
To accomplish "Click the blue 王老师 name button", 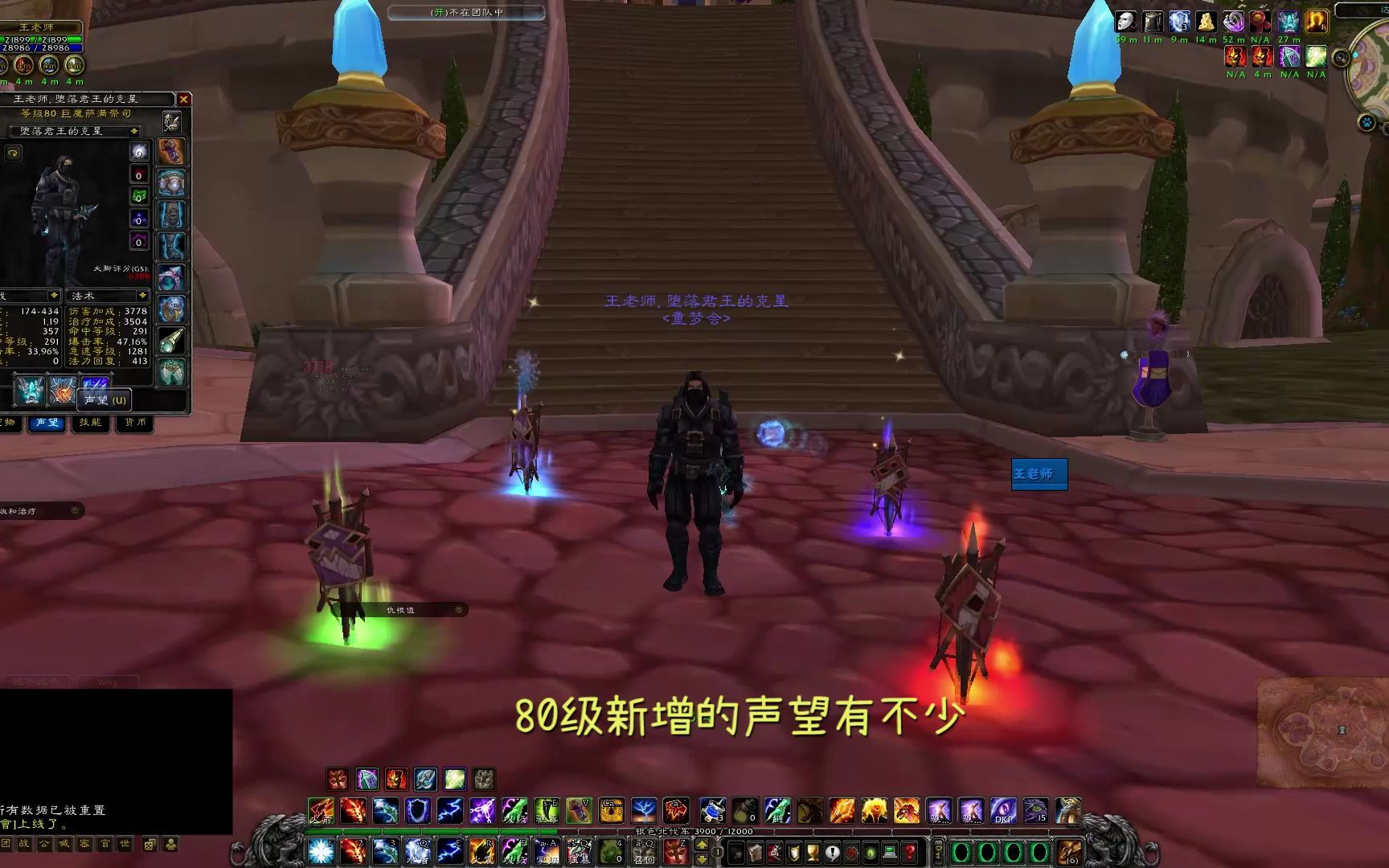I will (x=1039, y=475).
